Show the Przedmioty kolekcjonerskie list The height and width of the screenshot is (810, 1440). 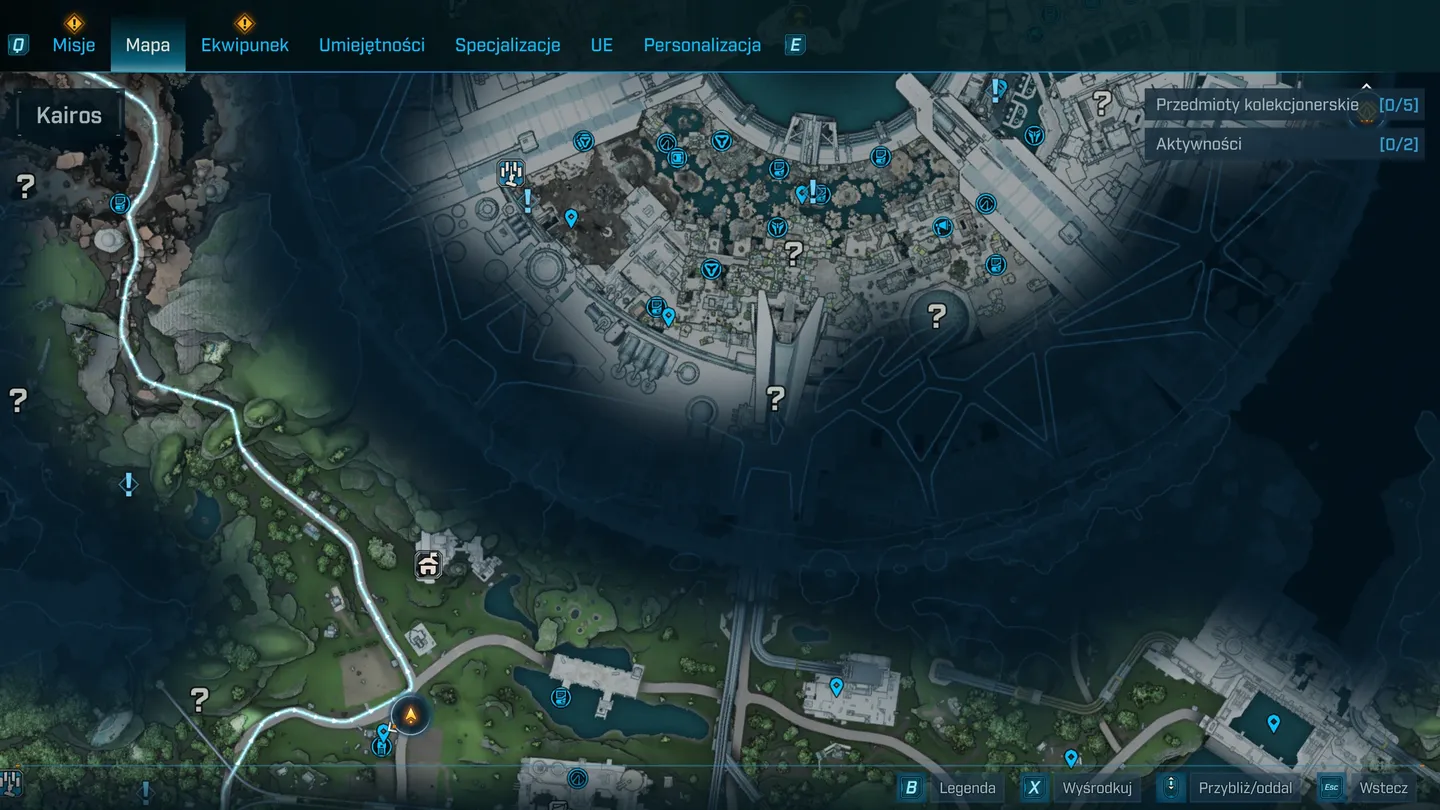point(1284,105)
